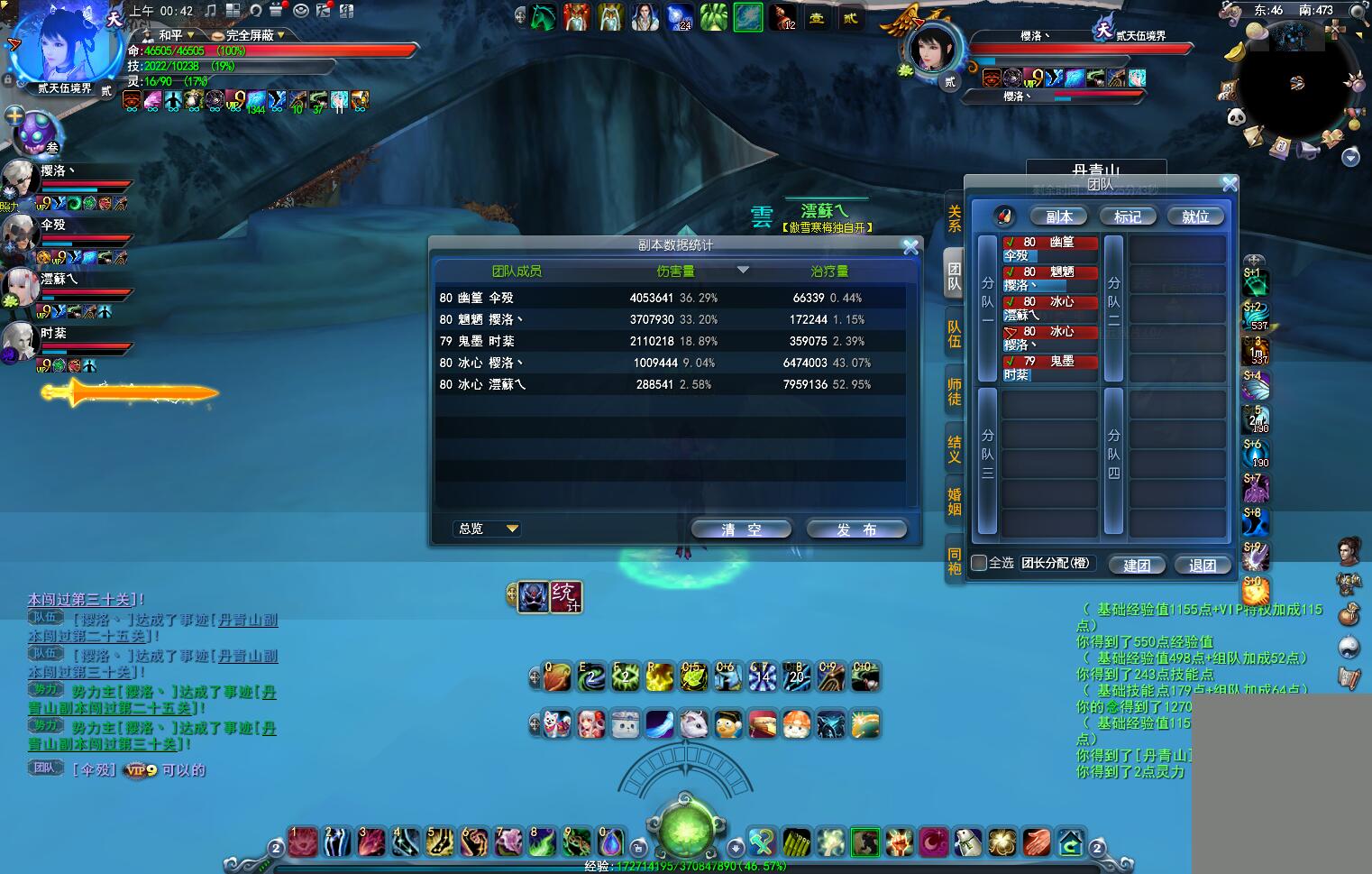Switch to the 关系 relations tab

tap(954, 218)
